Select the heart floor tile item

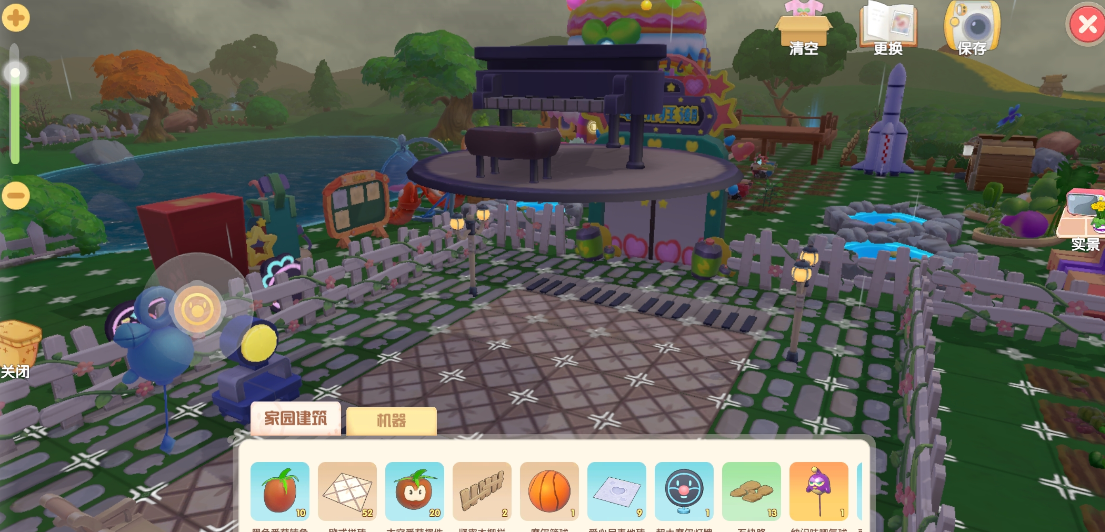pyautogui.click(x=617, y=492)
